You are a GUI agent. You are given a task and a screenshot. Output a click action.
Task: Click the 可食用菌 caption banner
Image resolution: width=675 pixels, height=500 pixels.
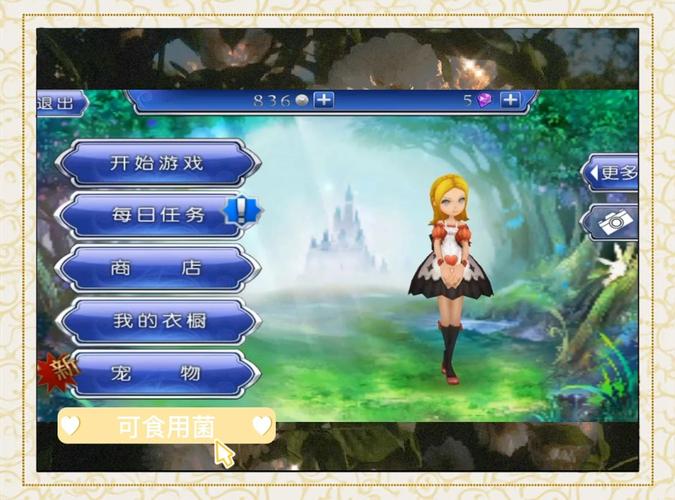(166, 426)
